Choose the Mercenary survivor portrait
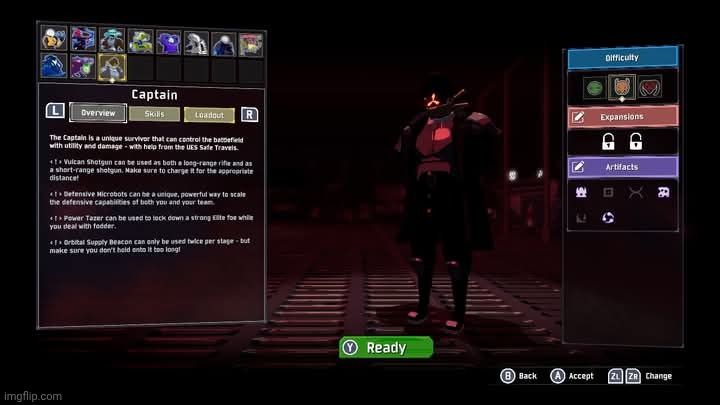Screen dimensions: 720x405 (223, 40)
